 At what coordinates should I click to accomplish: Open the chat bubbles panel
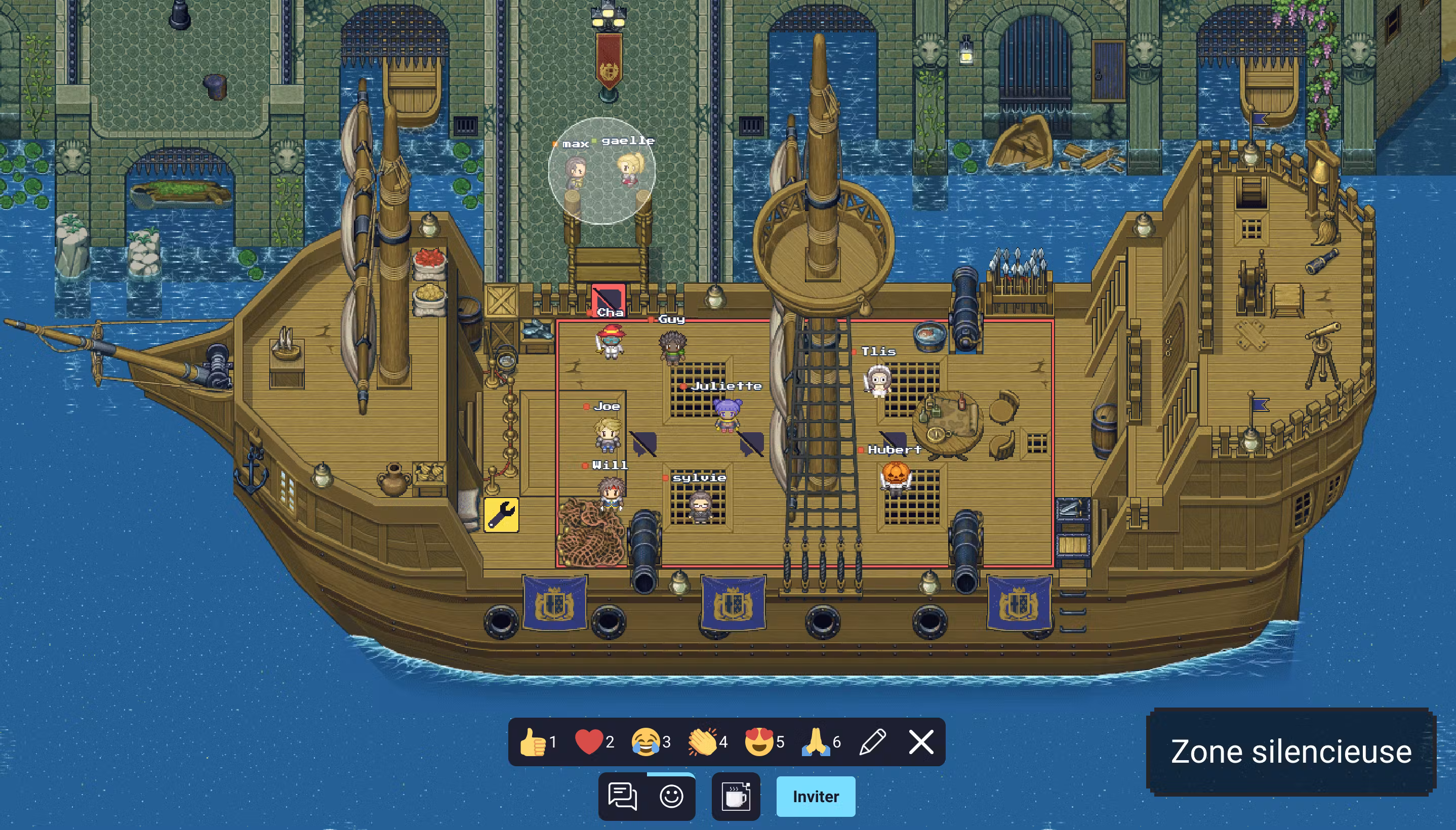[623, 797]
